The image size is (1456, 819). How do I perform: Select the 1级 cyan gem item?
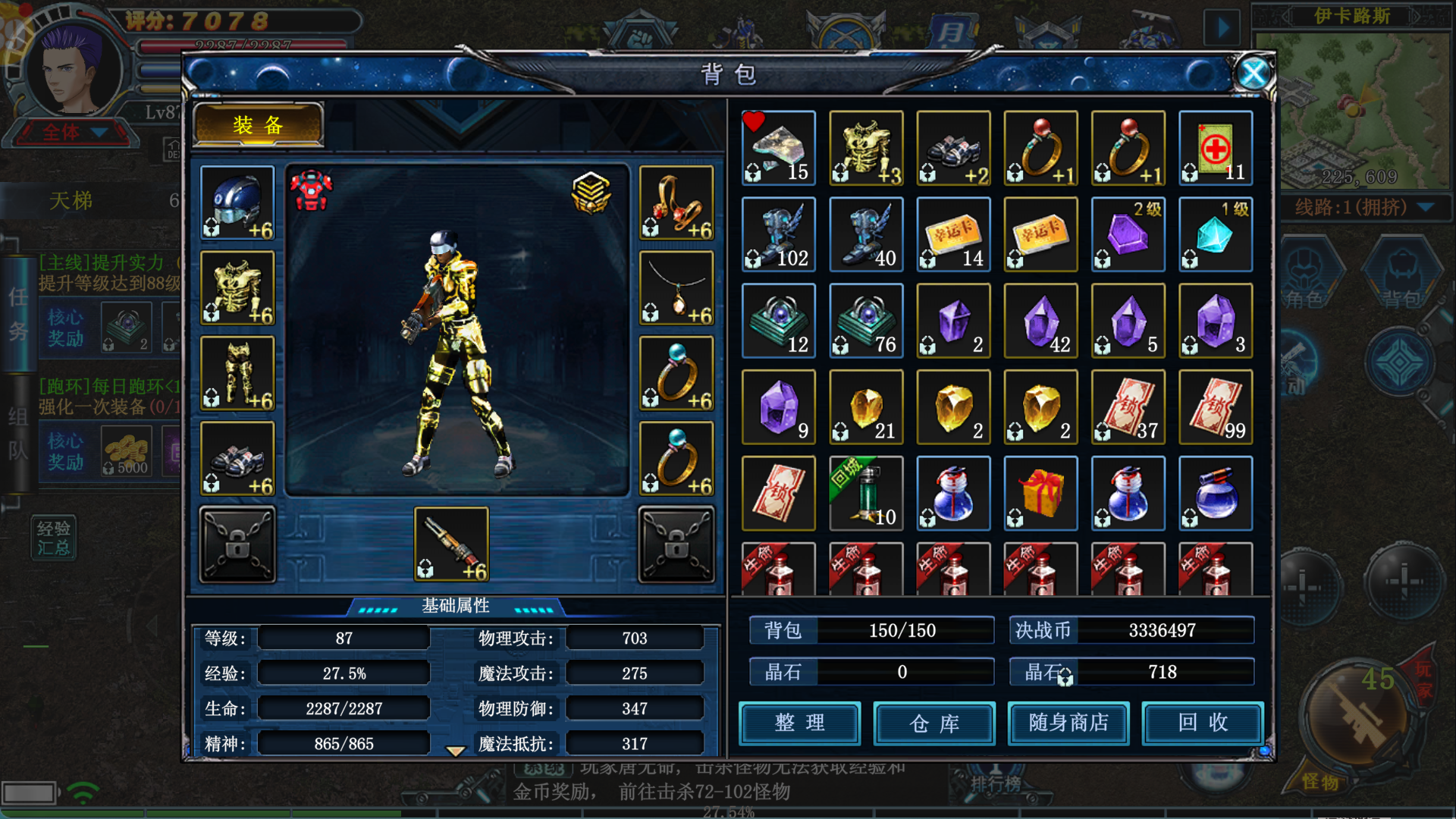(x=1216, y=235)
